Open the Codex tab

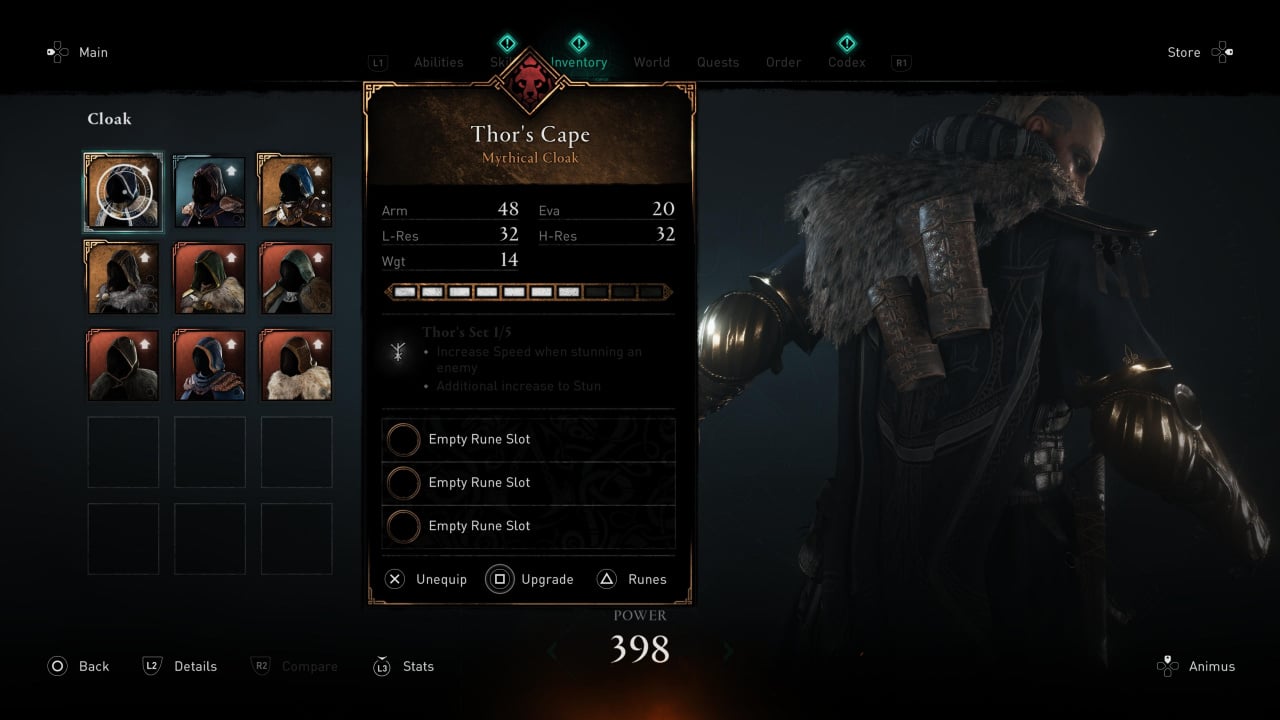pyautogui.click(x=846, y=62)
